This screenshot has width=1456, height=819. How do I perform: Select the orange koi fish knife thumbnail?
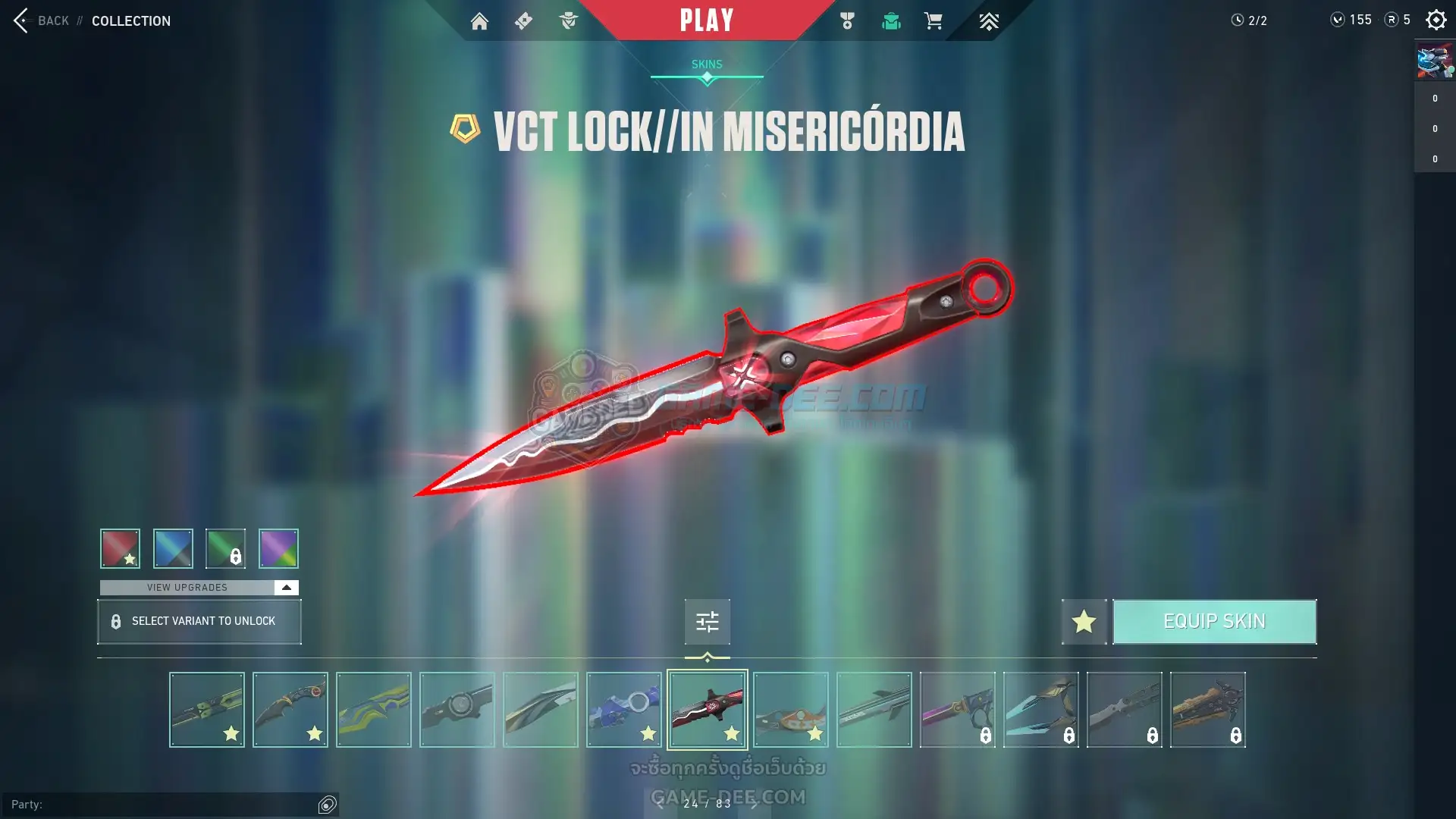tap(791, 710)
